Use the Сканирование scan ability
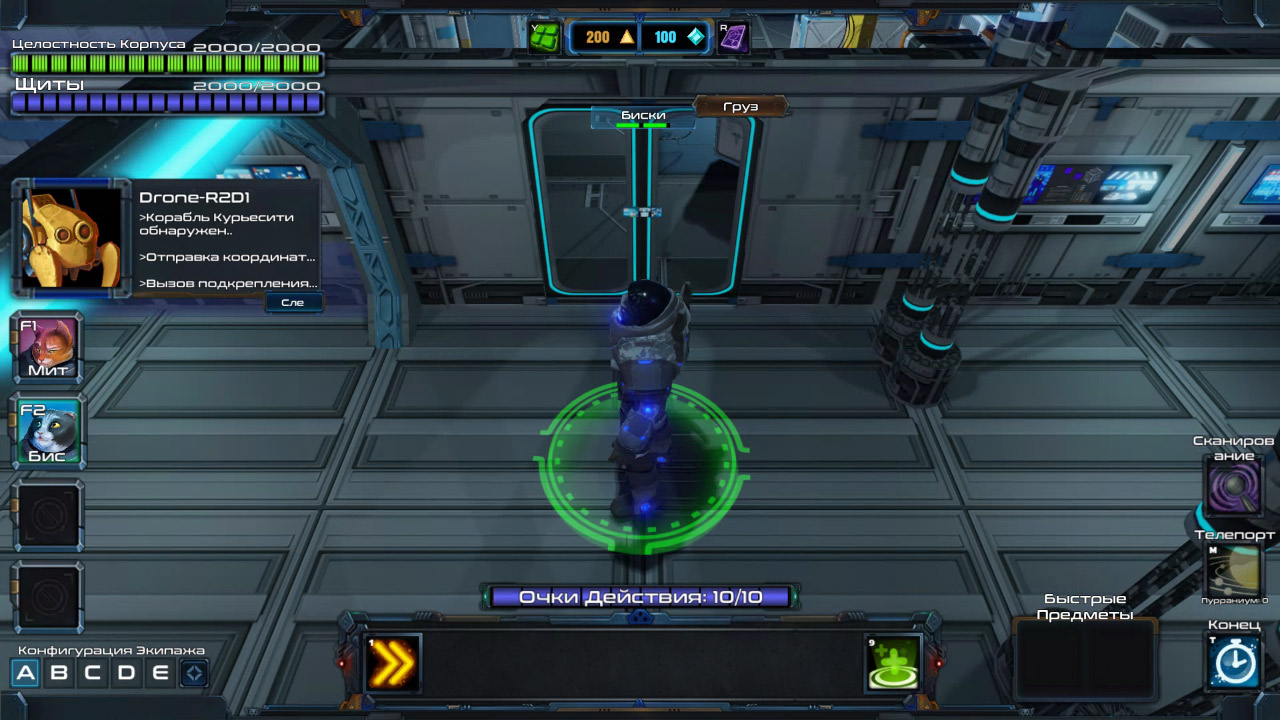Viewport: 1280px width, 720px height. point(1235,490)
